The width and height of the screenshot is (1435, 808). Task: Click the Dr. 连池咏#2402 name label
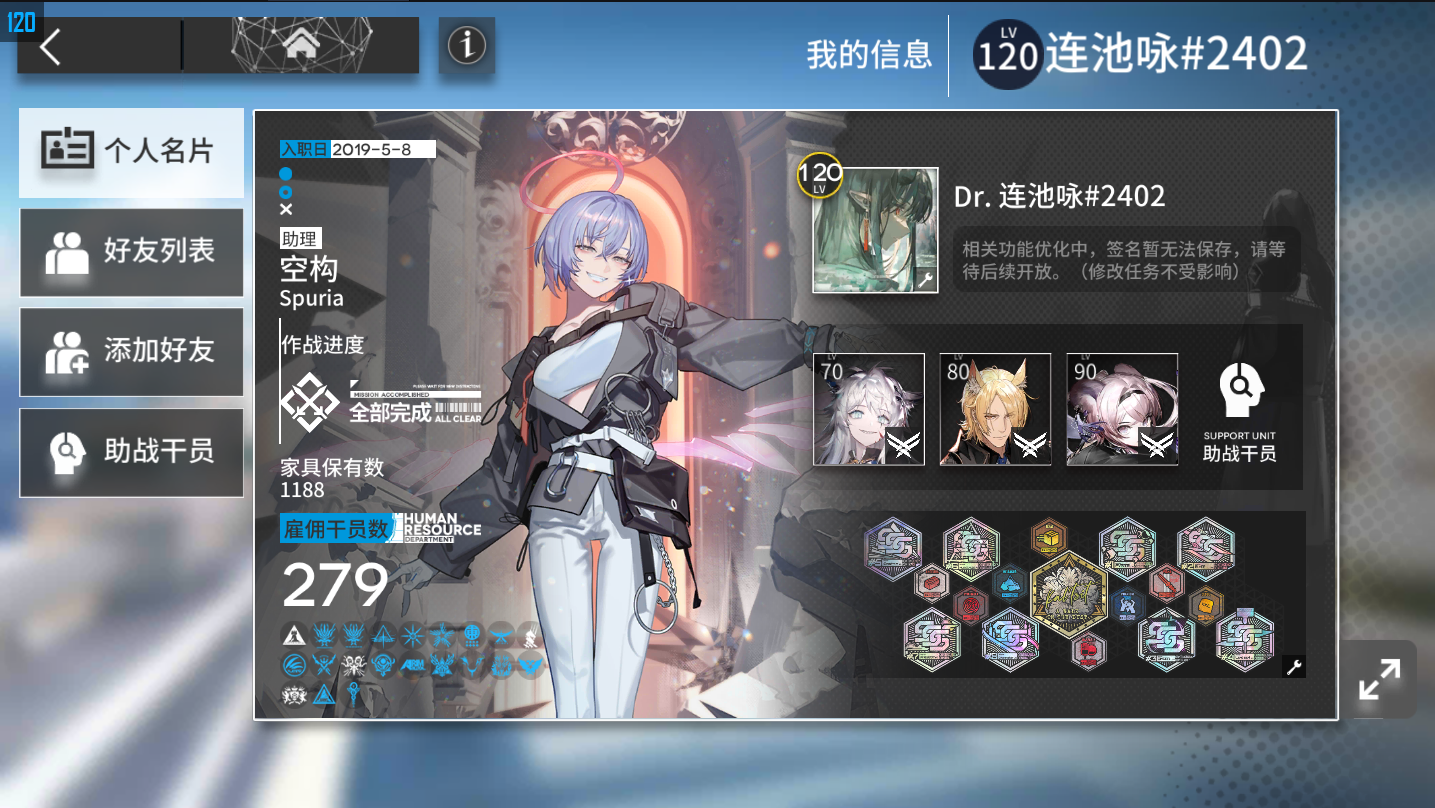[x=1060, y=196]
